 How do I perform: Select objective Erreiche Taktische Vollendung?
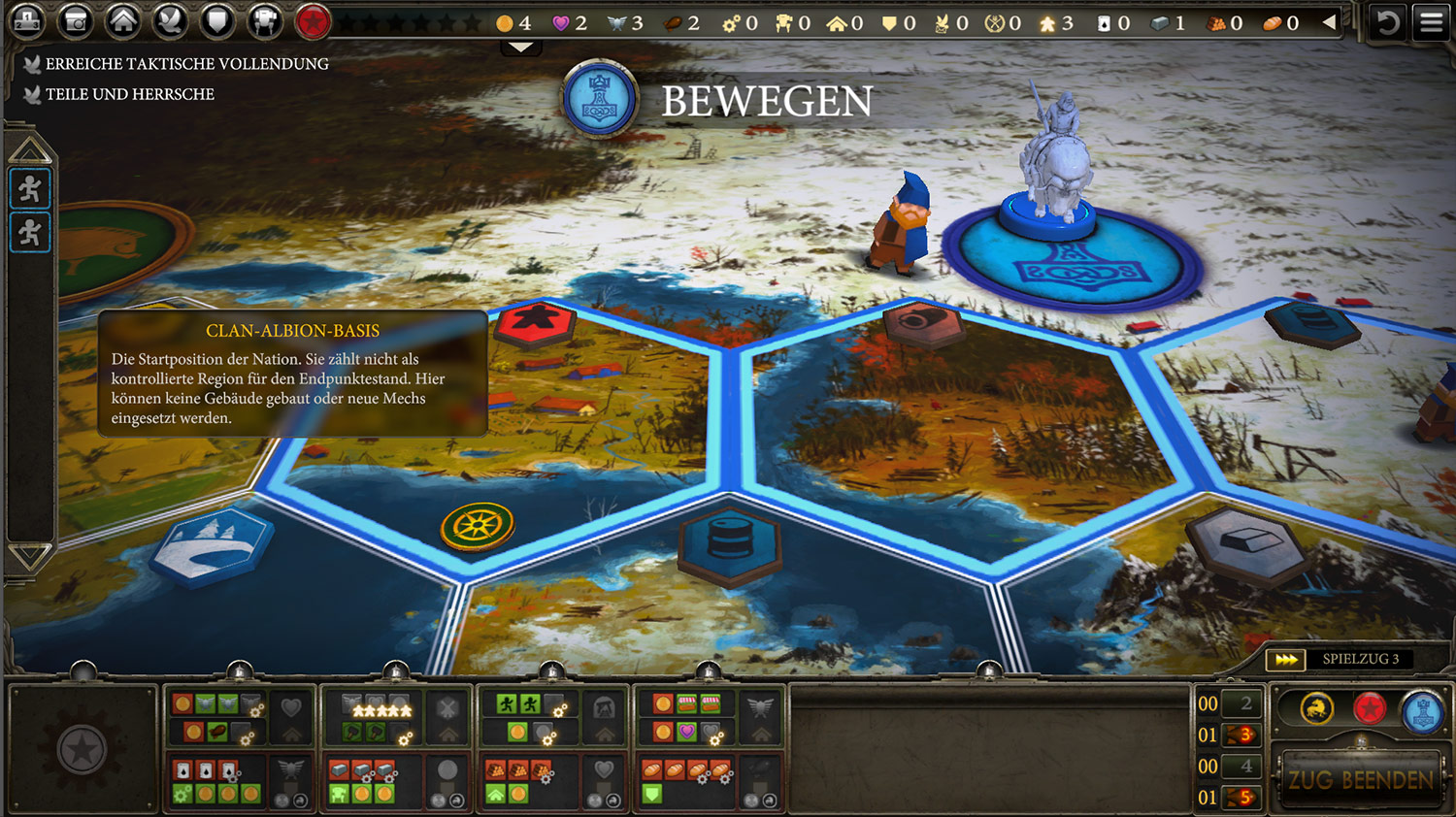point(186,64)
